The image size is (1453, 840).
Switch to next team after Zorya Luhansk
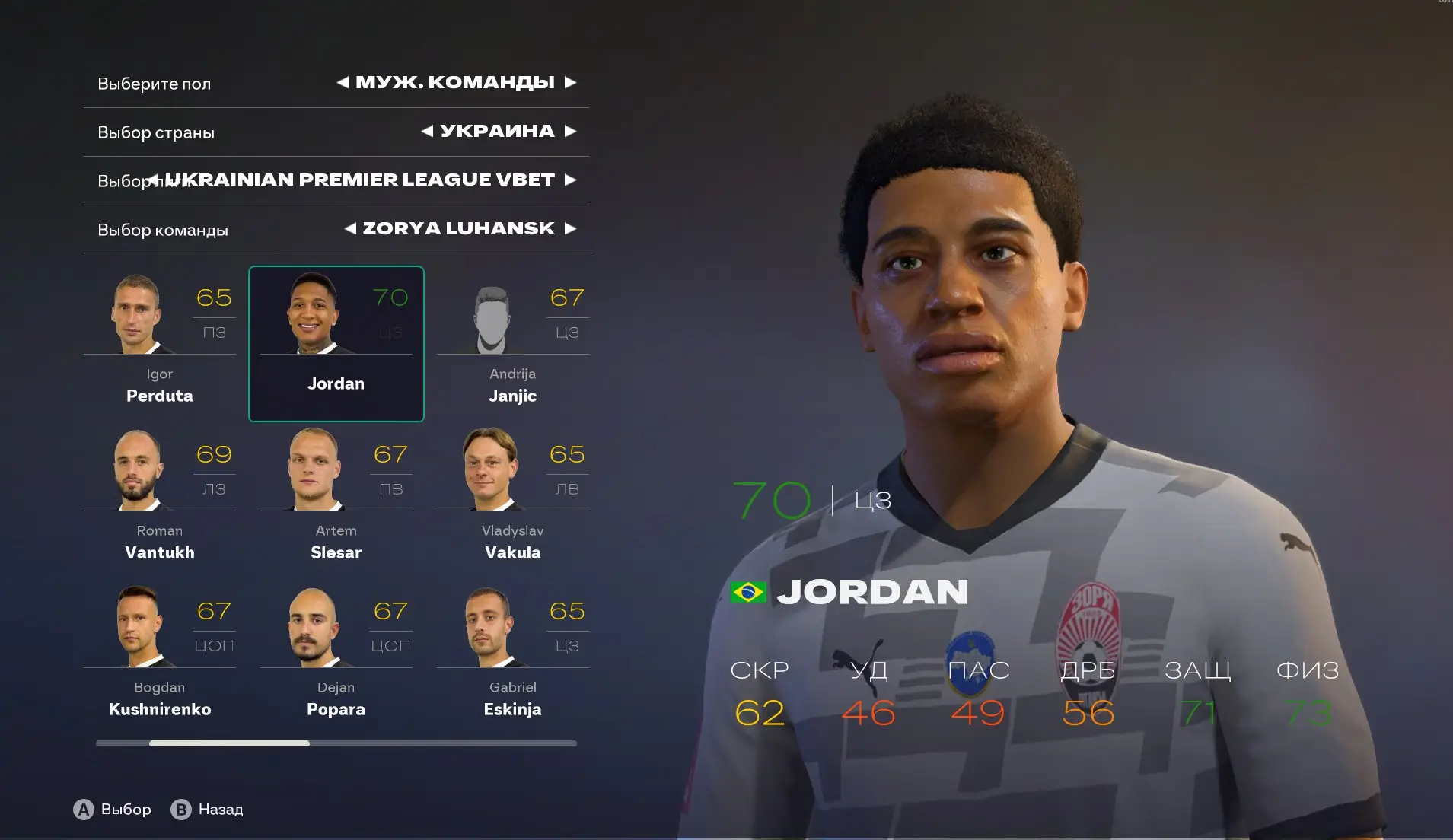click(570, 228)
